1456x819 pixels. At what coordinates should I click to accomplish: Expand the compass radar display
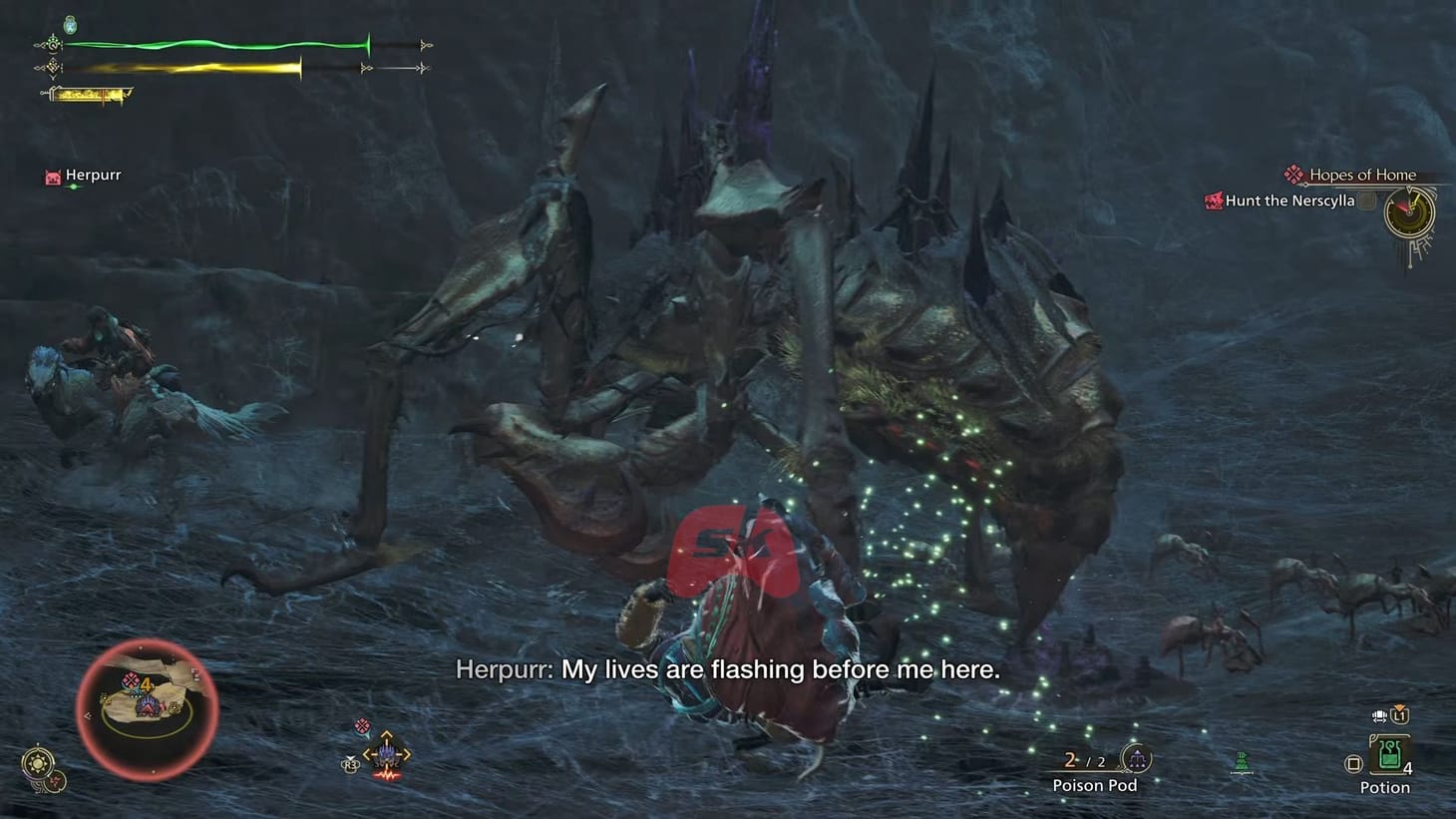pos(1409,213)
